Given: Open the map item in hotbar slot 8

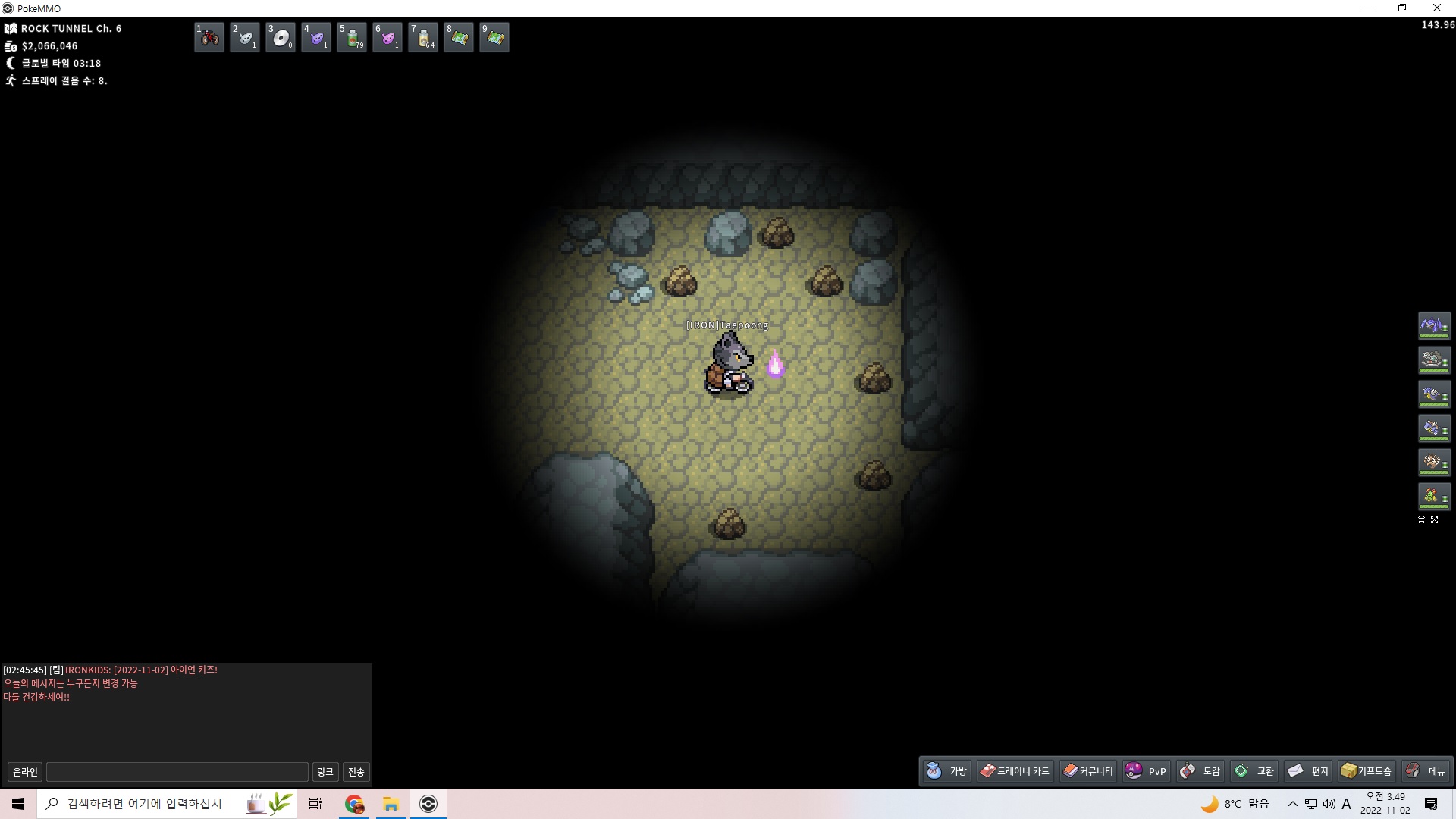Looking at the screenshot, I should pos(459,37).
